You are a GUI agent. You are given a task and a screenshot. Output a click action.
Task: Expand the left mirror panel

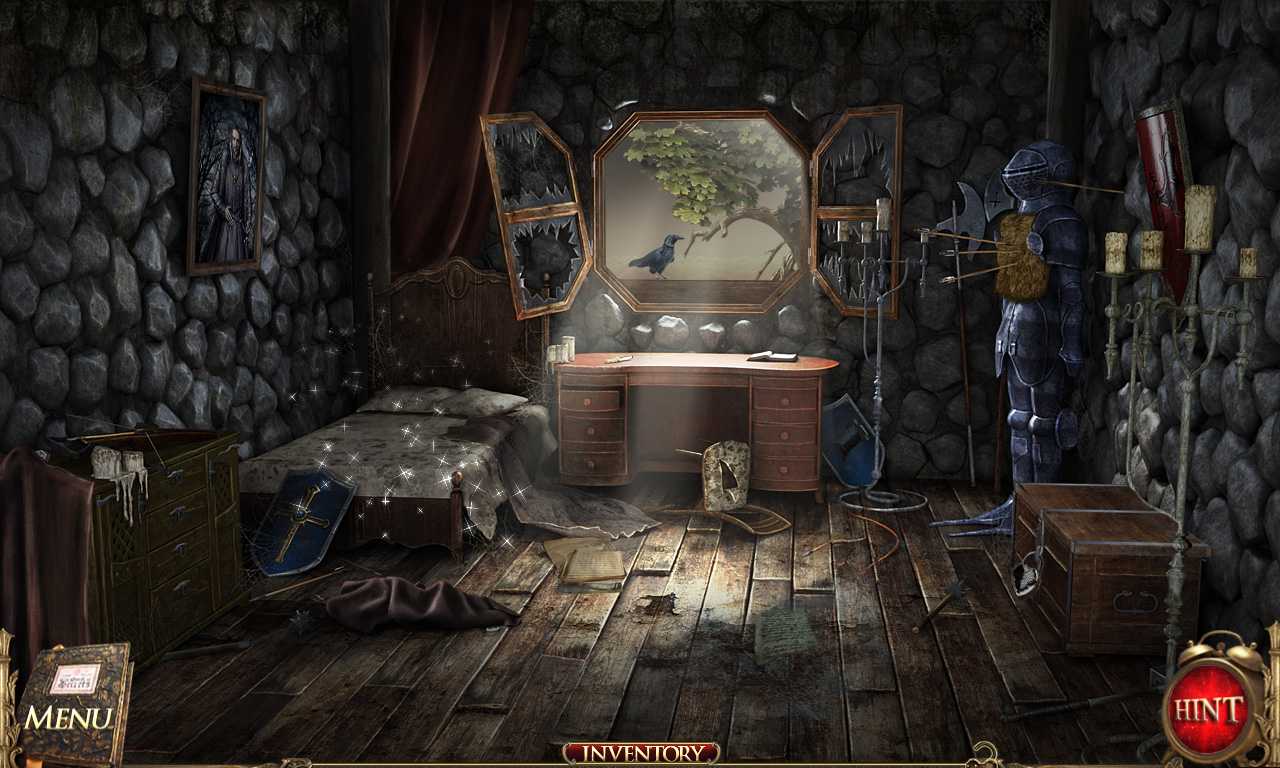point(535,215)
